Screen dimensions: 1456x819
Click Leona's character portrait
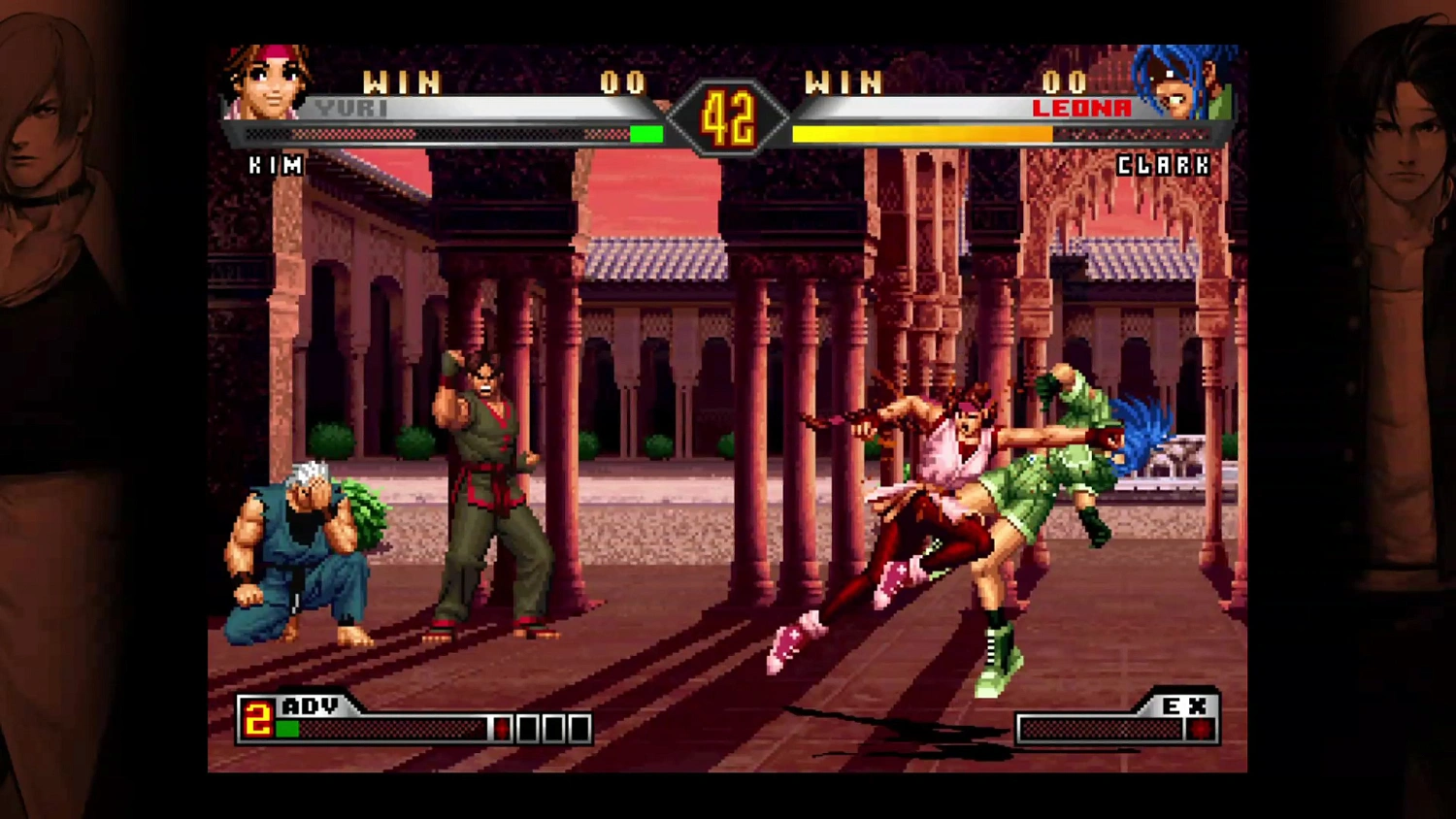coord(1177,82)
